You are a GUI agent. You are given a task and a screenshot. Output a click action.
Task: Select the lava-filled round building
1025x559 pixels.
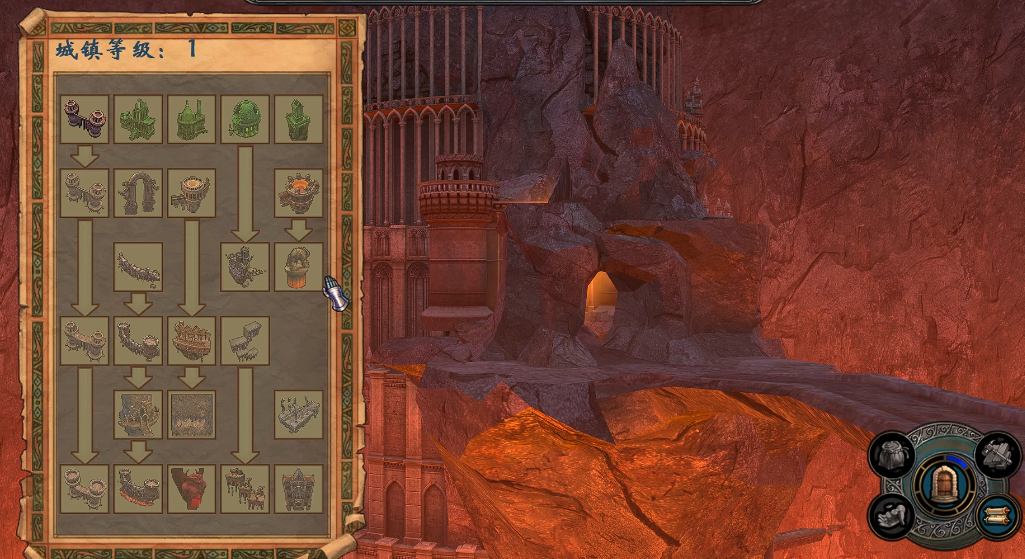[x=298, y=193]
